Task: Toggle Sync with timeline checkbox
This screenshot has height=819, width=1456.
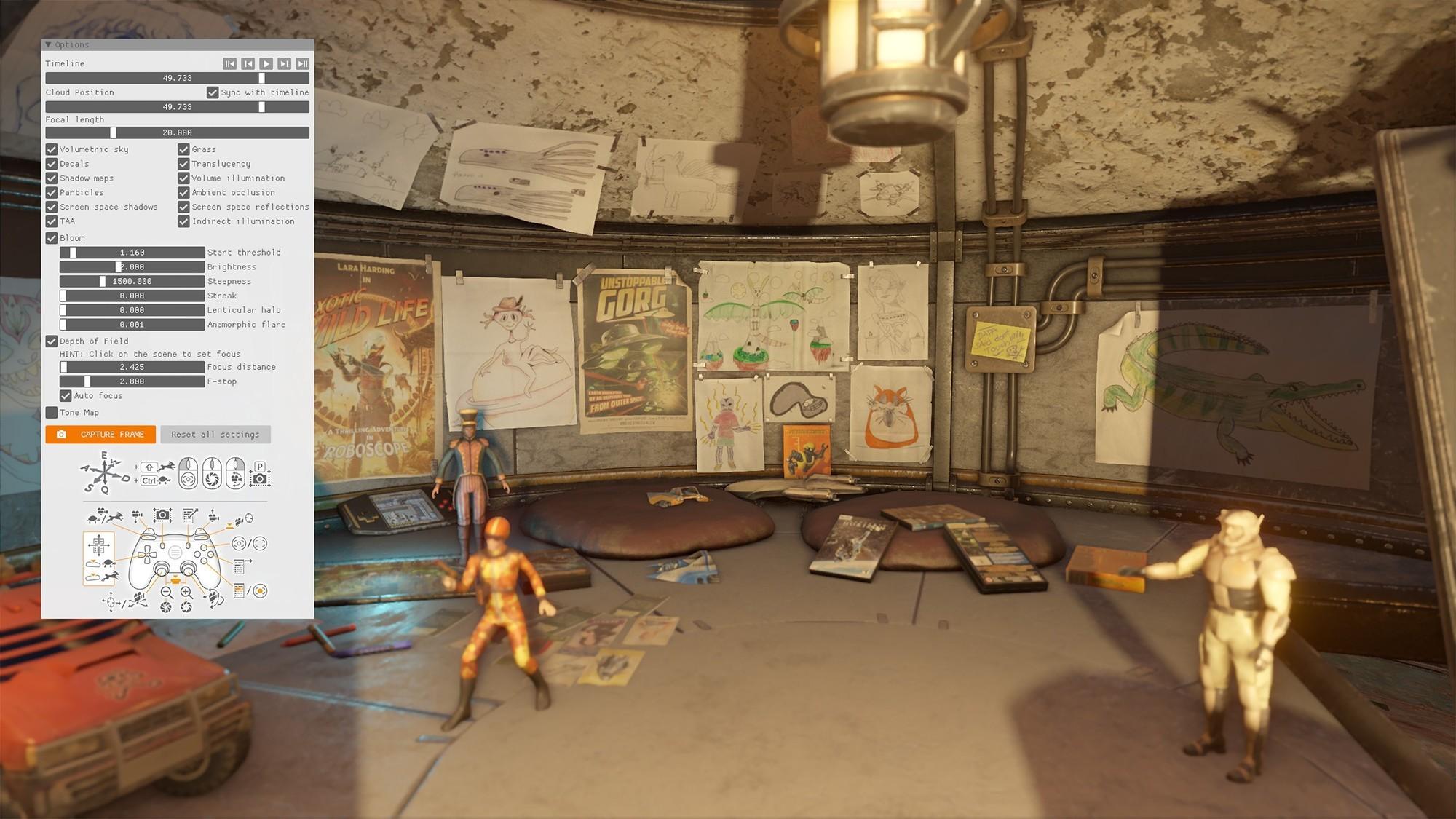Action: point(213,92)
